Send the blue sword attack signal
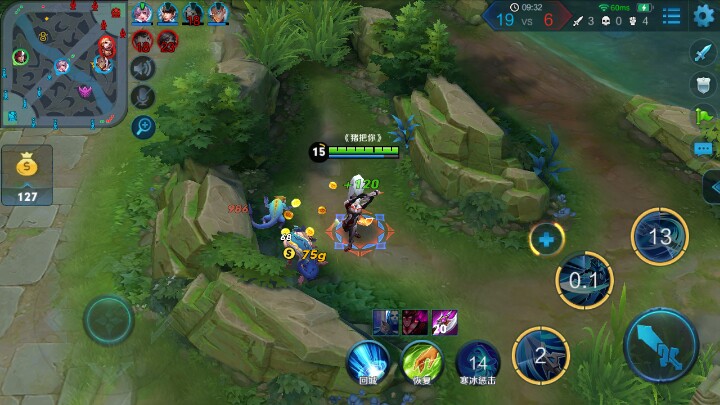The width and height of the screenshot is (720, 405). (x=703, y=53)
